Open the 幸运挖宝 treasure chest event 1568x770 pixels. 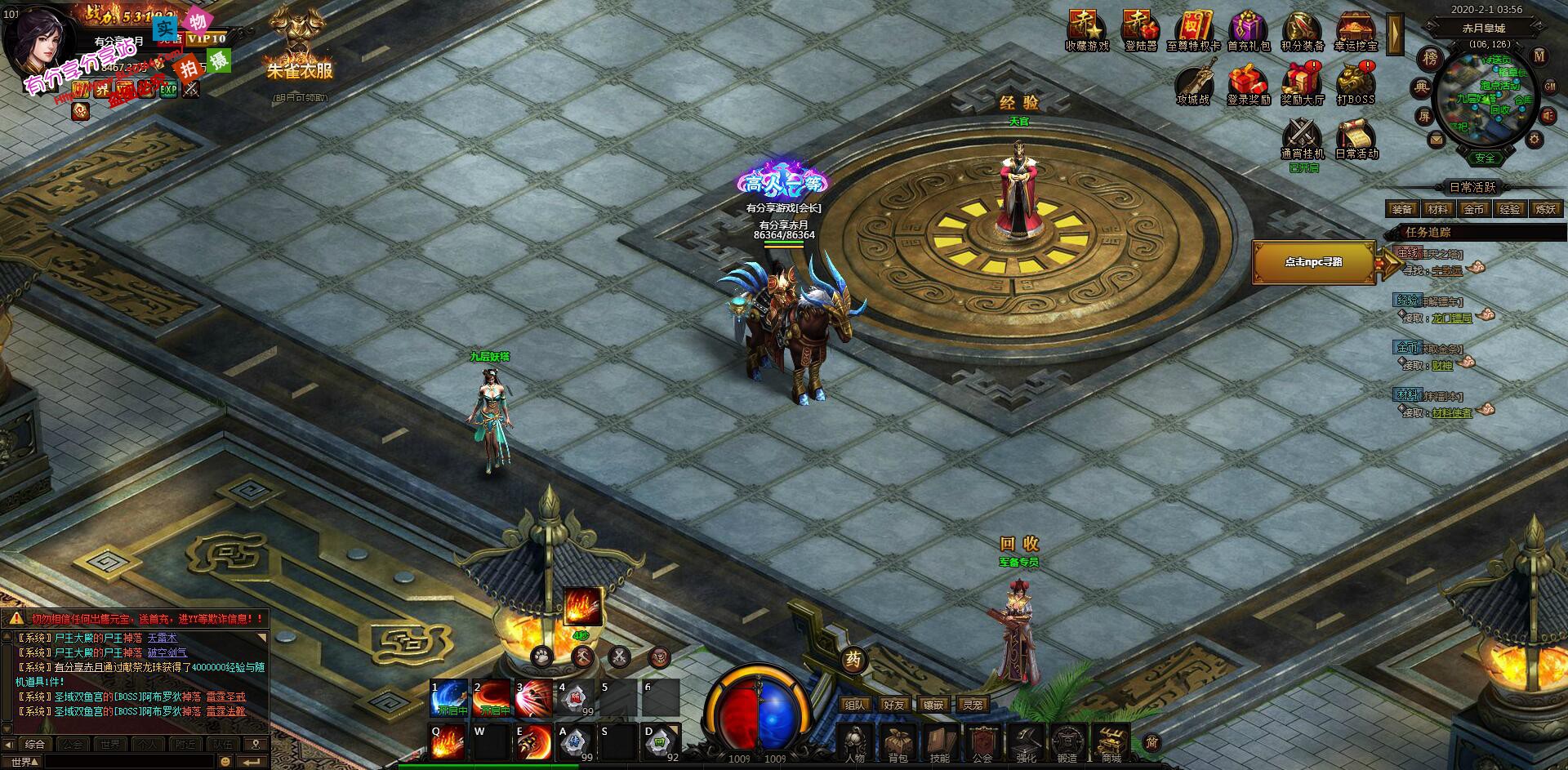coord(1356,29)
